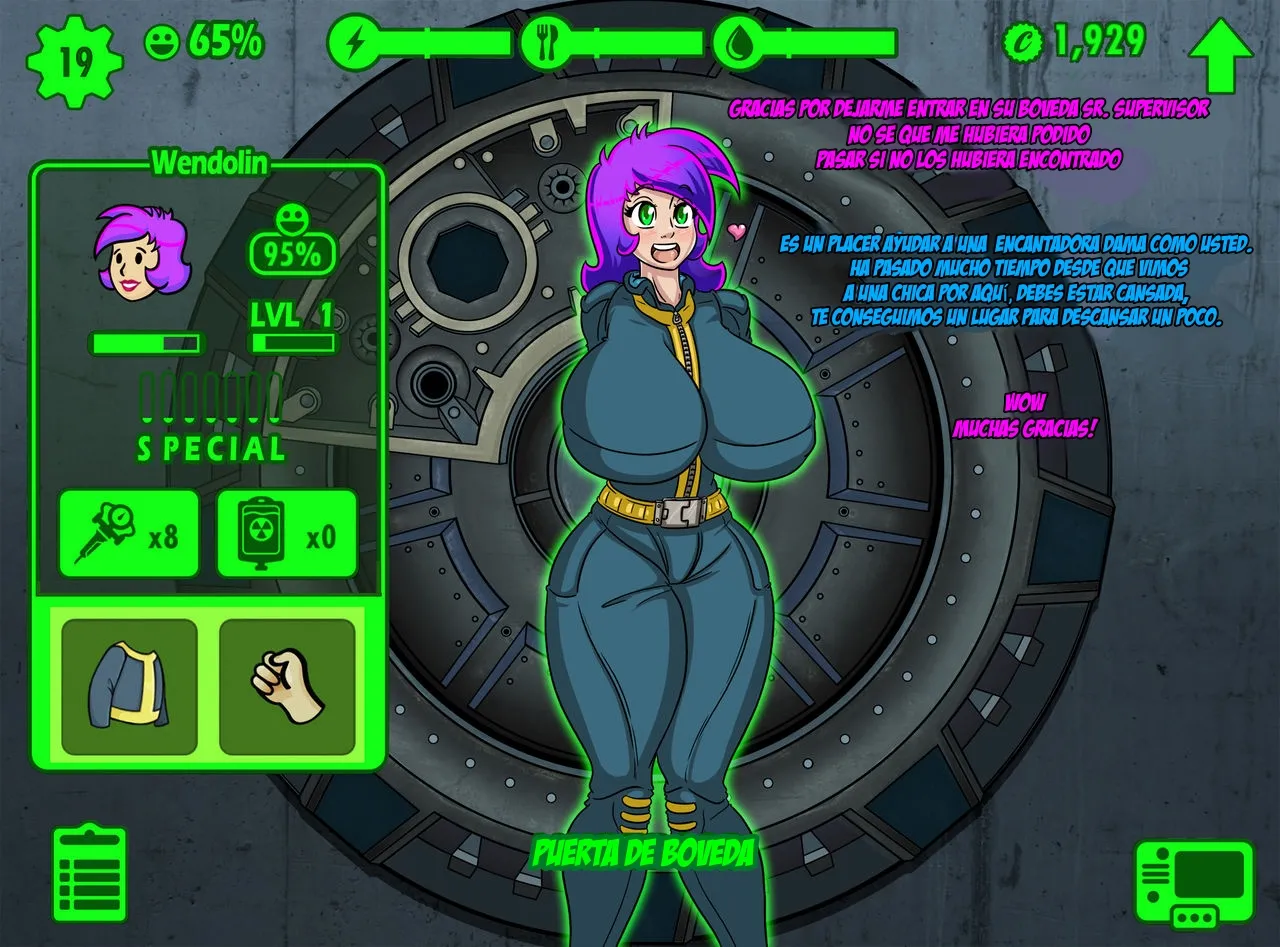Viewport: 1280px width, 947px height.
Task: Use a Stimpak on Wendolin
Action: [129, 534]
